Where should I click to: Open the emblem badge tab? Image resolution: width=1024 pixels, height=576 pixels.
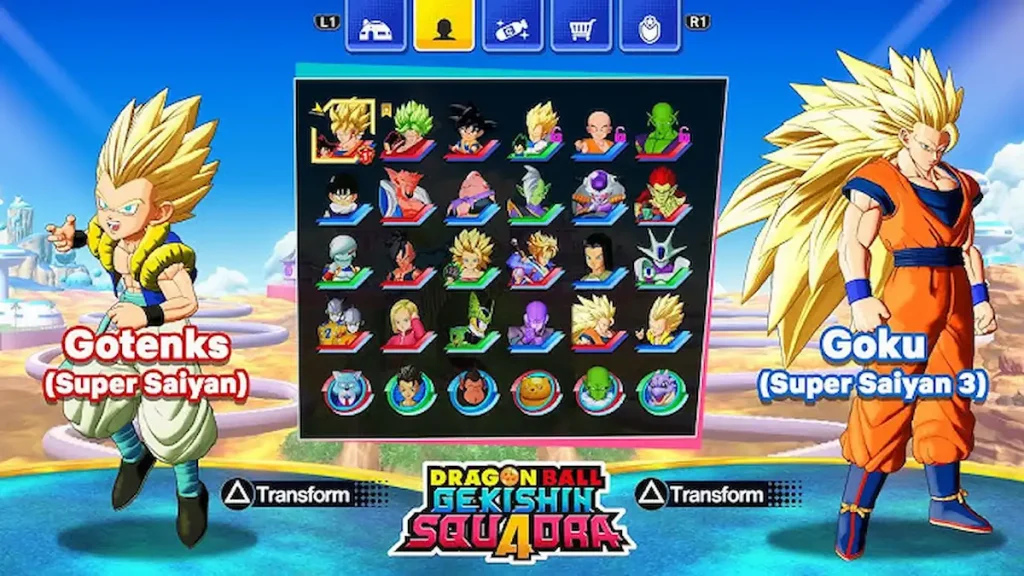click(650, 27)
